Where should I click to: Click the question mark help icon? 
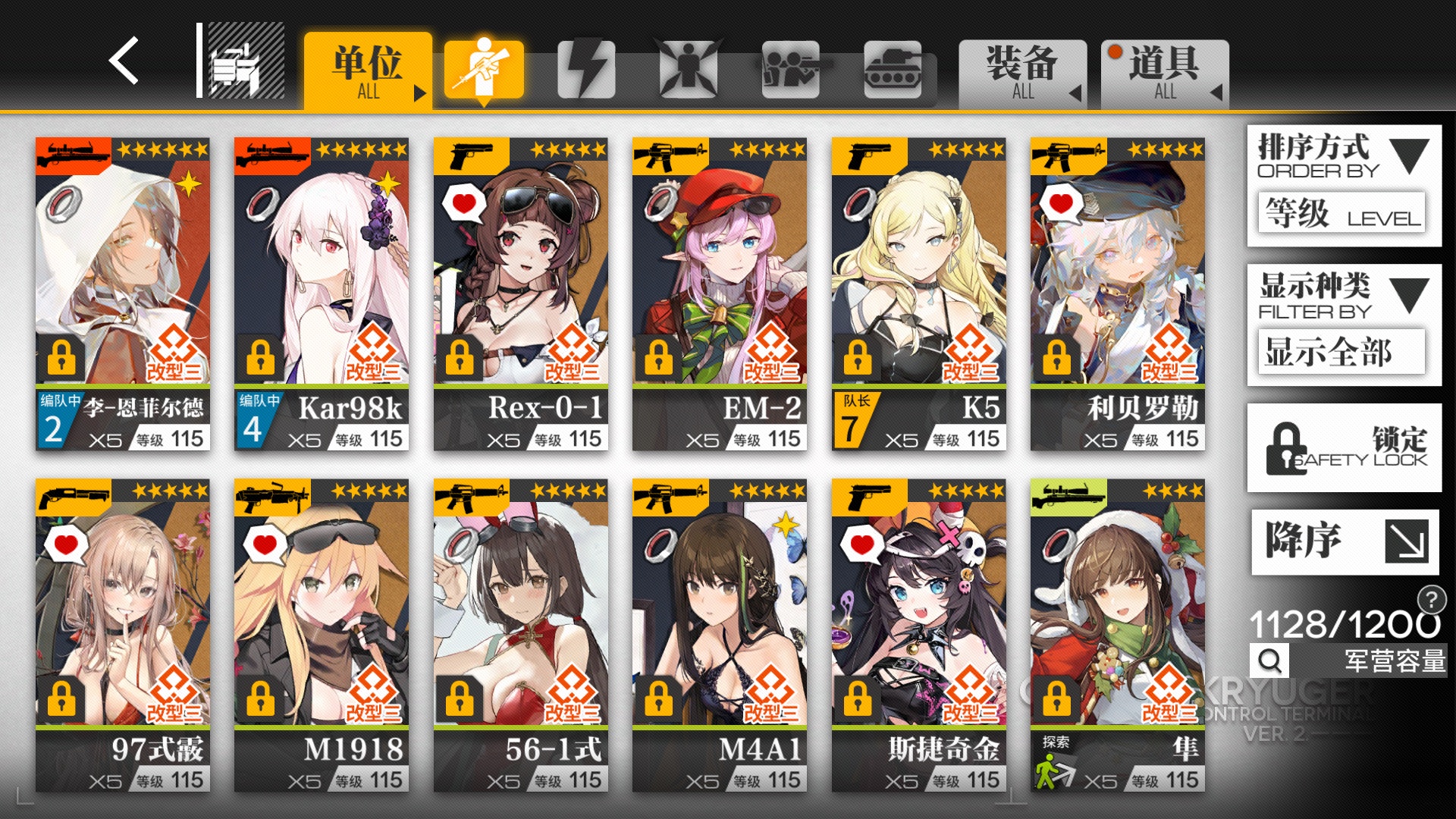tap(1429, 599)
